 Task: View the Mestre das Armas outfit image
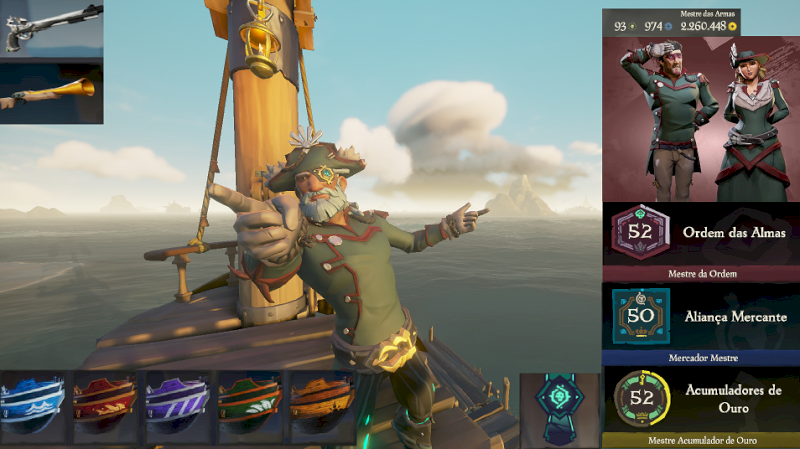coord(700,118)
